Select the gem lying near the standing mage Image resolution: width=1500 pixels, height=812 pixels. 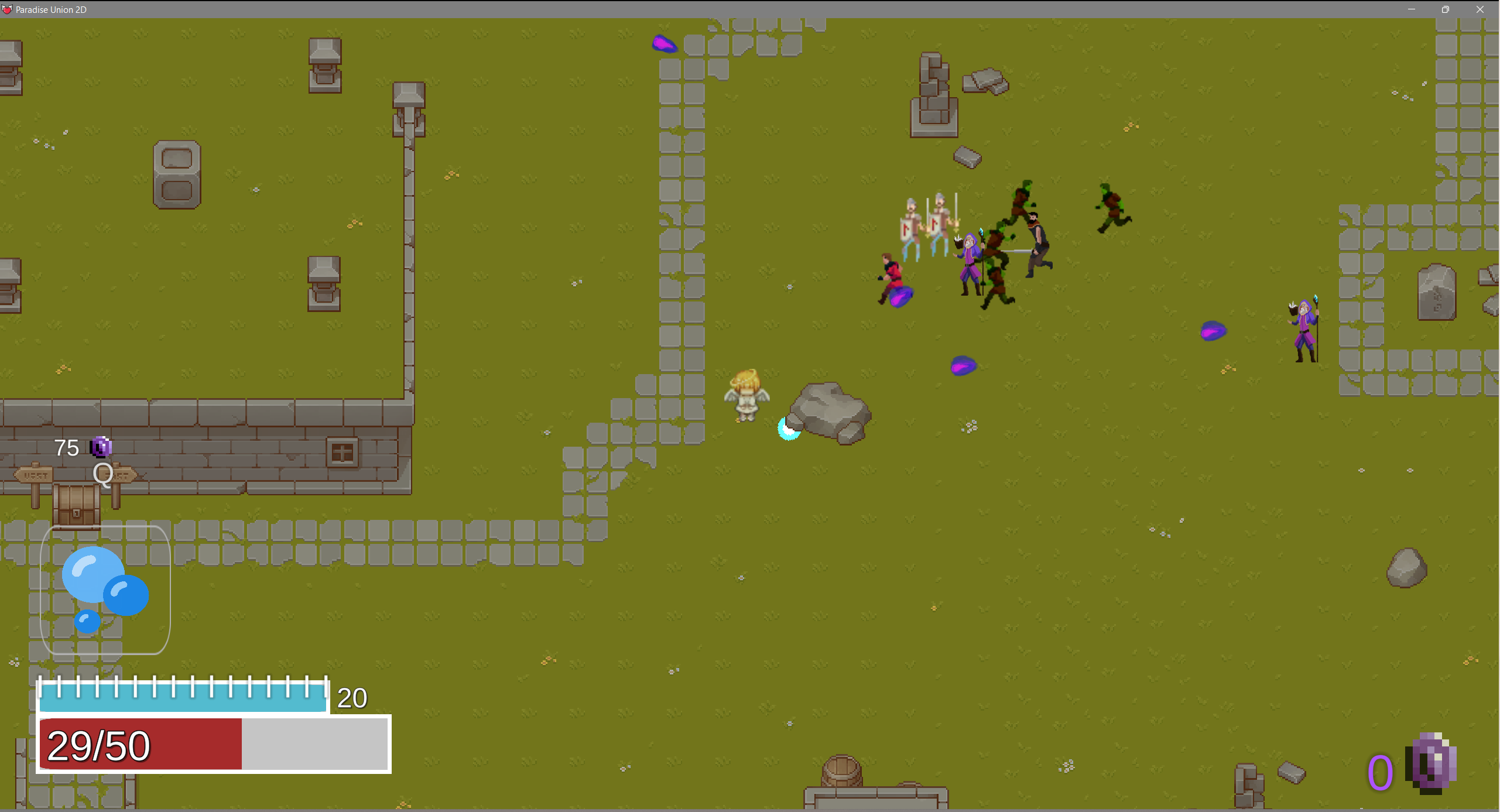tap(1214, 331)
